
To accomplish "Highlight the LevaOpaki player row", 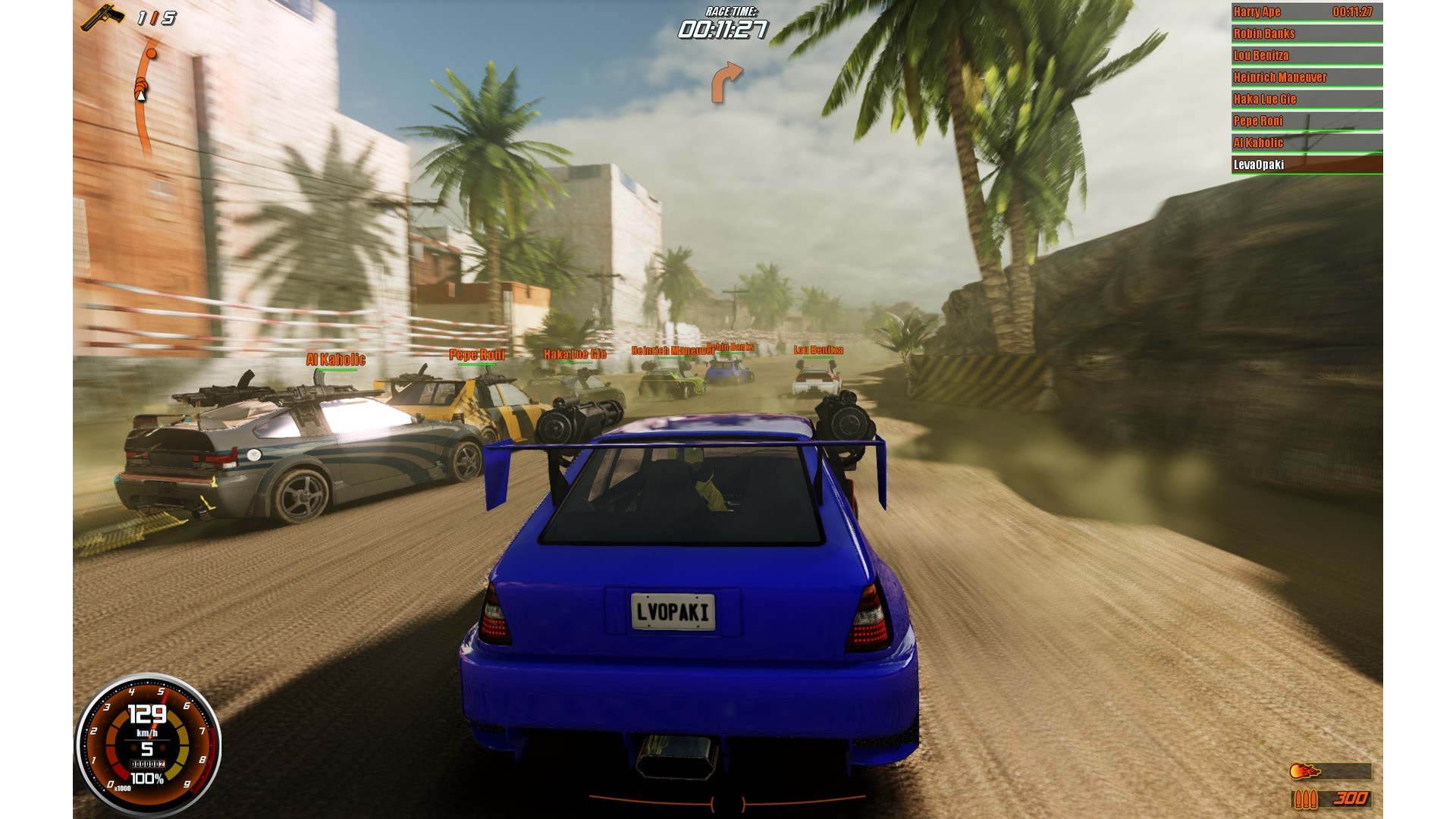I will (1306, 165).
